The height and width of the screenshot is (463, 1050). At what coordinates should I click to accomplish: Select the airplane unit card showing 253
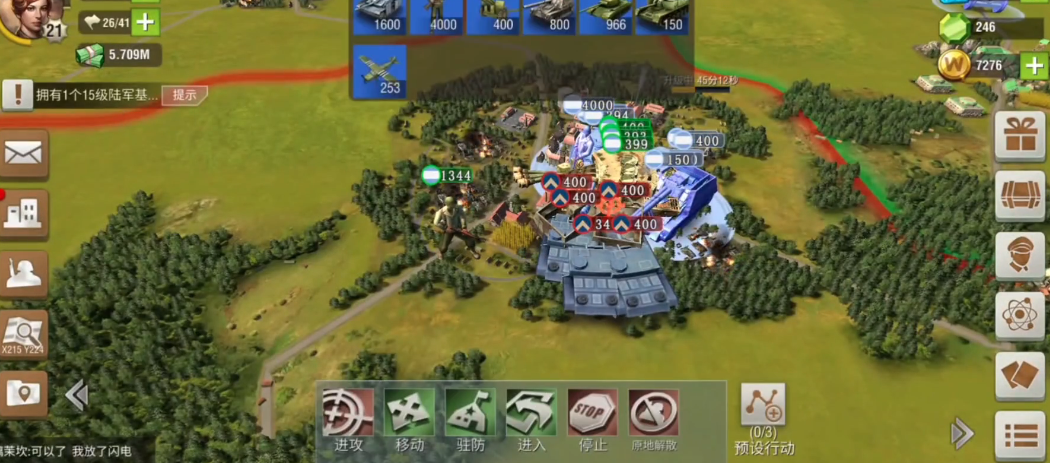[x=380, y=70]
